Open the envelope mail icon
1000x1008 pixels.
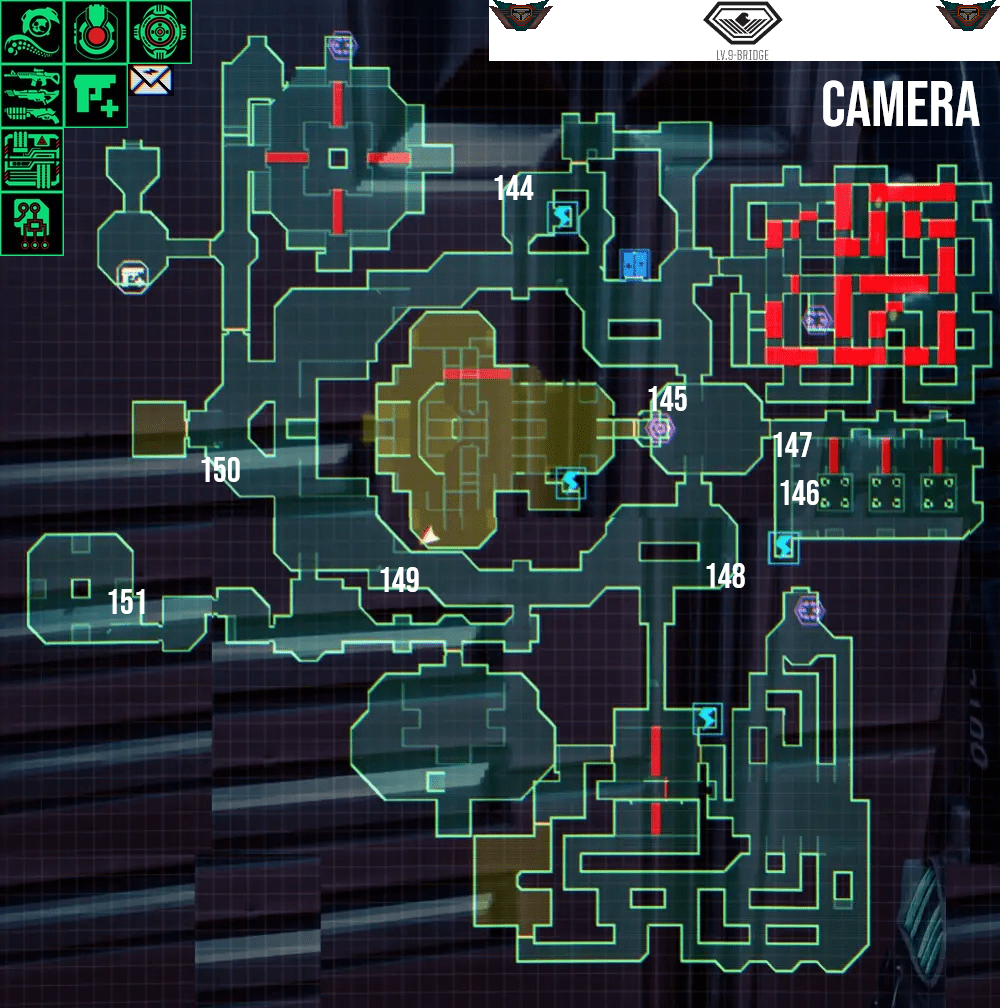point(151,80)
